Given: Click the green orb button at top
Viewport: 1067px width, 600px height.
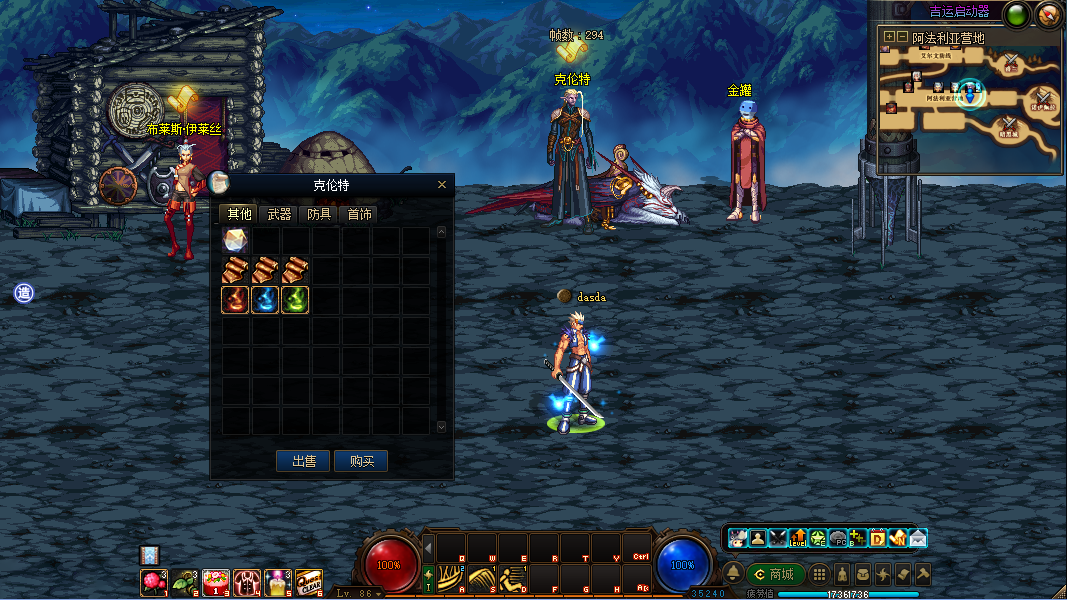Looking at the screenshot, I should 1018,14.
